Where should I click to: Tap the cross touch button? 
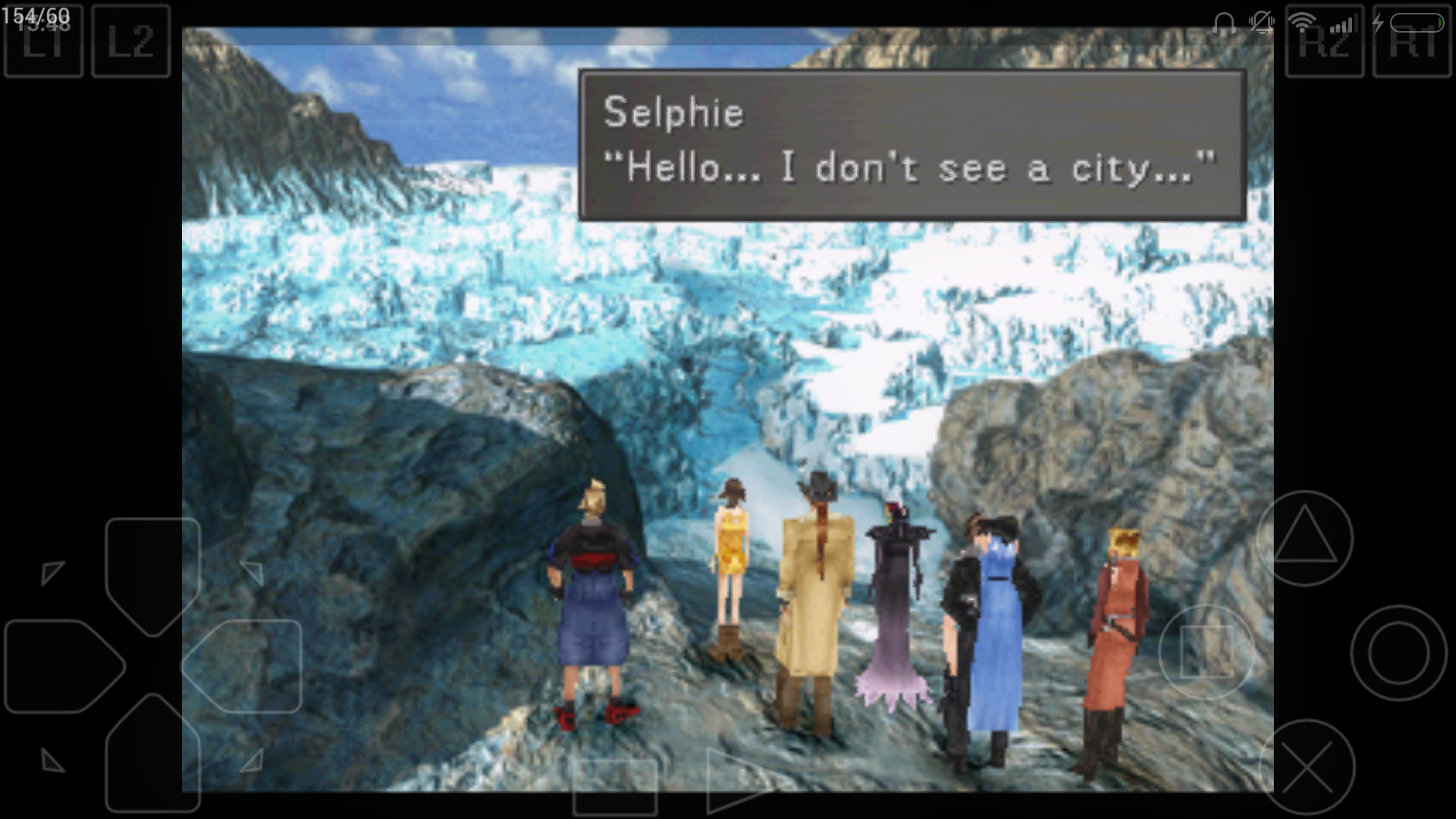(x=1307, y=767)
